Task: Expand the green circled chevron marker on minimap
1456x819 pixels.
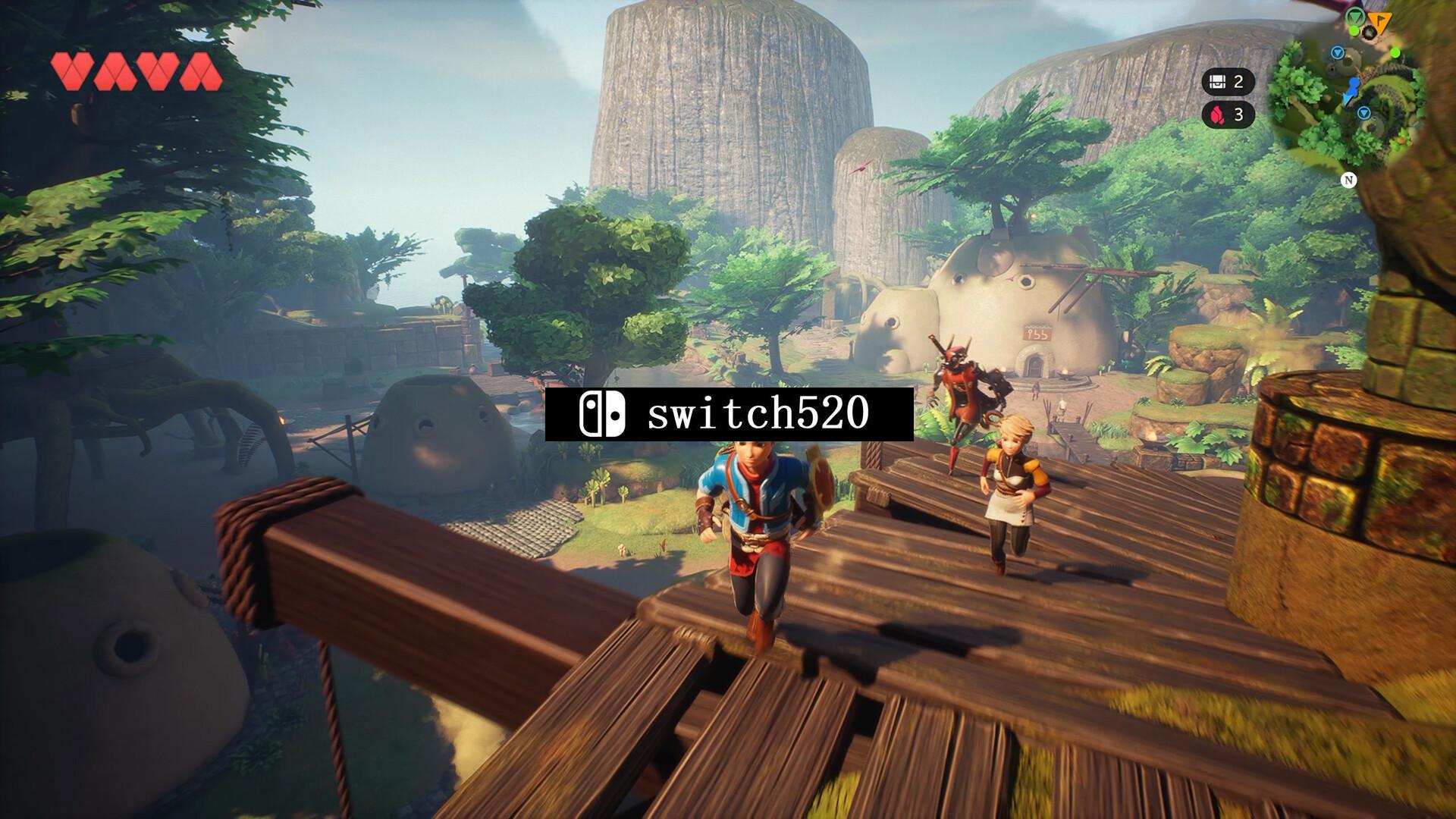Action: point(1356,17)
